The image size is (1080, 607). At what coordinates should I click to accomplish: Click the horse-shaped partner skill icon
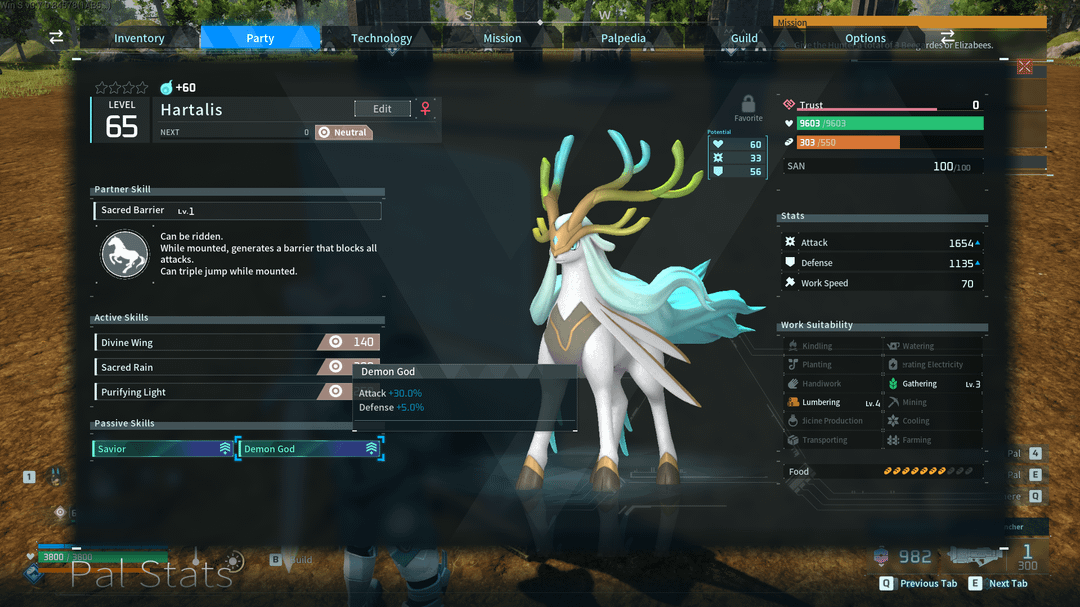pyautogui.click(x=125, y=254)
